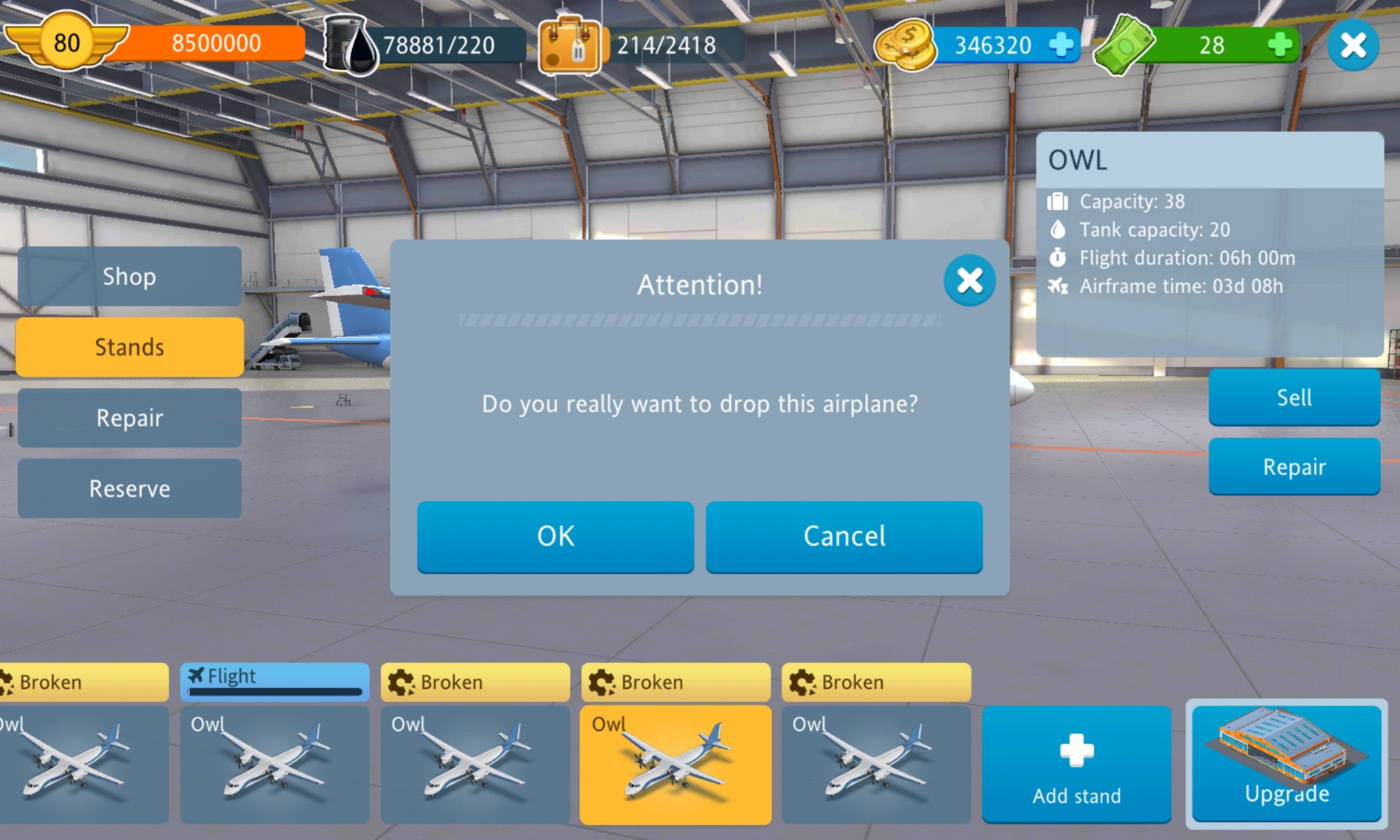Open the Reserve menu
The image size is (1400, 840).
click(129, 489)
